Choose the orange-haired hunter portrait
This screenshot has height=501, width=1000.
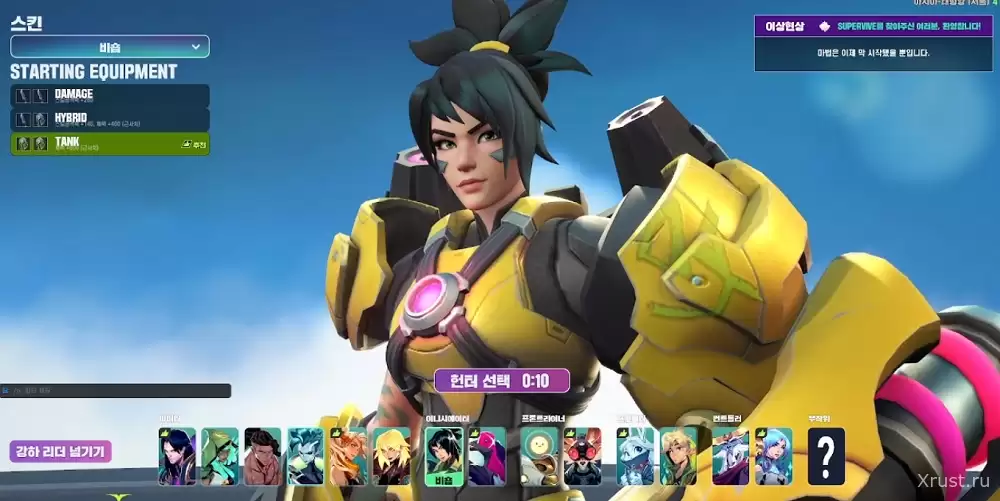pos(348,456)
